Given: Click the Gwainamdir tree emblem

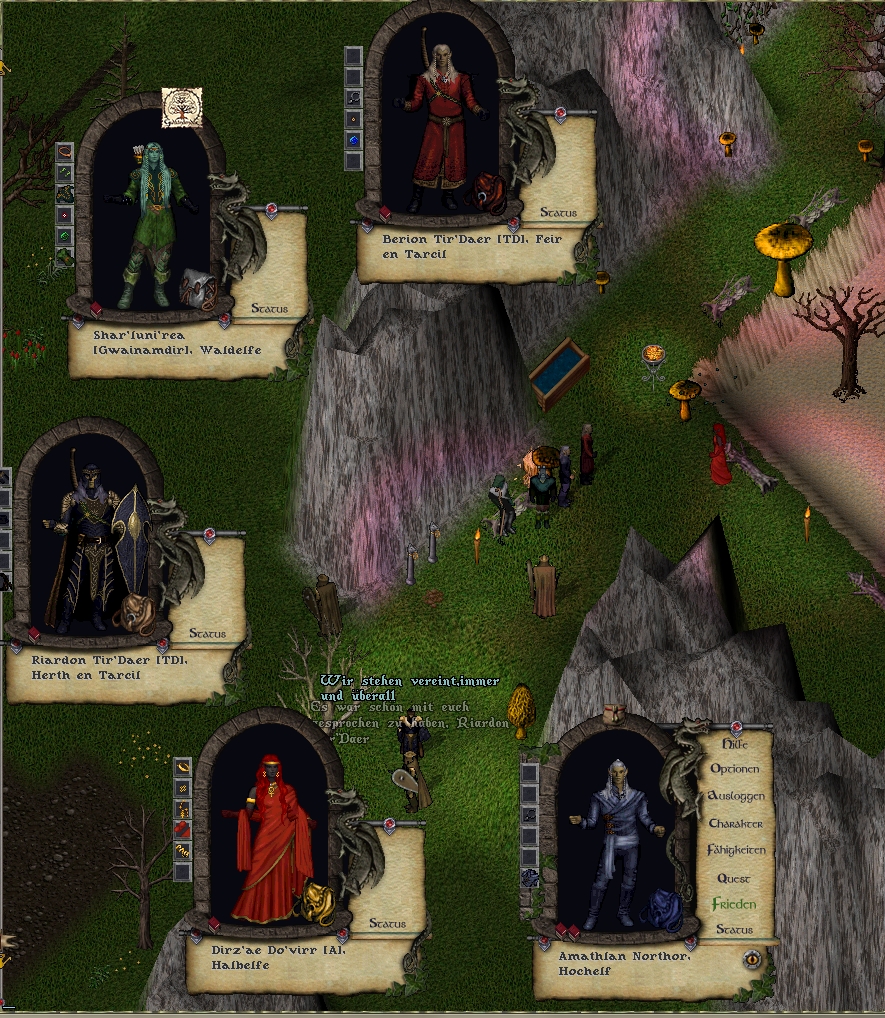Looking at the screenshot, I should (182, 108).
